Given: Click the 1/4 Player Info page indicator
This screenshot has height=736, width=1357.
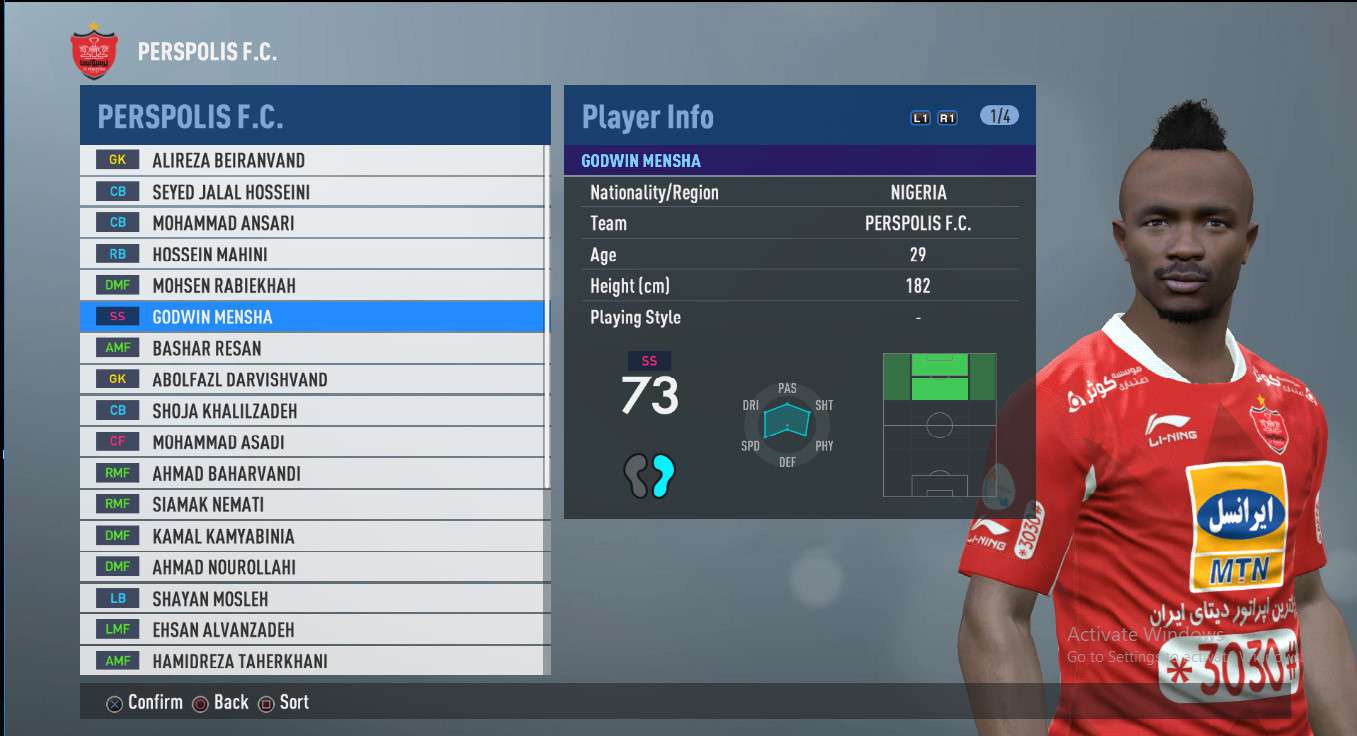Looking at the screenshot, I should pos(999,116).
